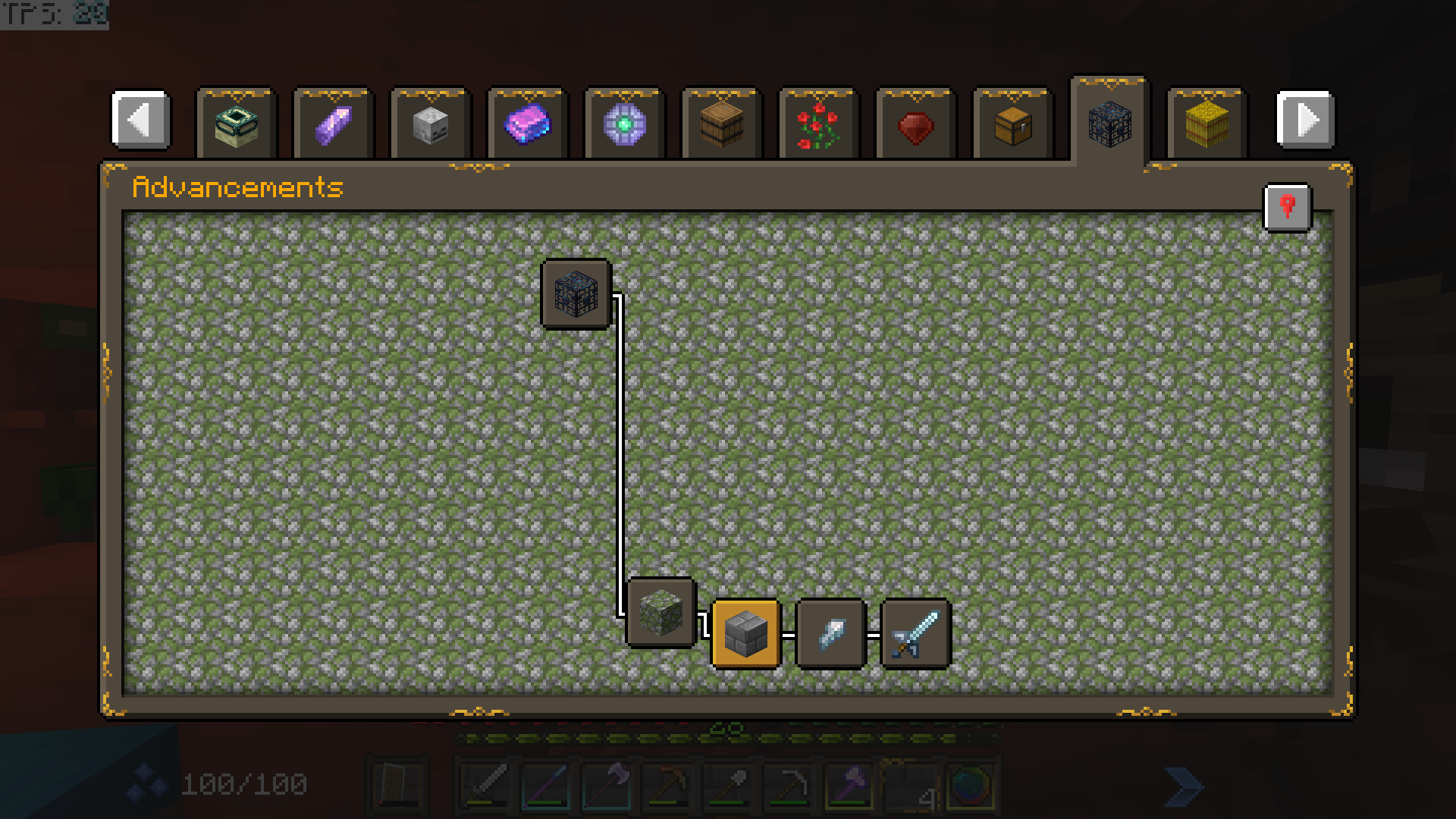Click the mossy cobblestone advancement node
1456x819 pixels.
coord(661,614)
